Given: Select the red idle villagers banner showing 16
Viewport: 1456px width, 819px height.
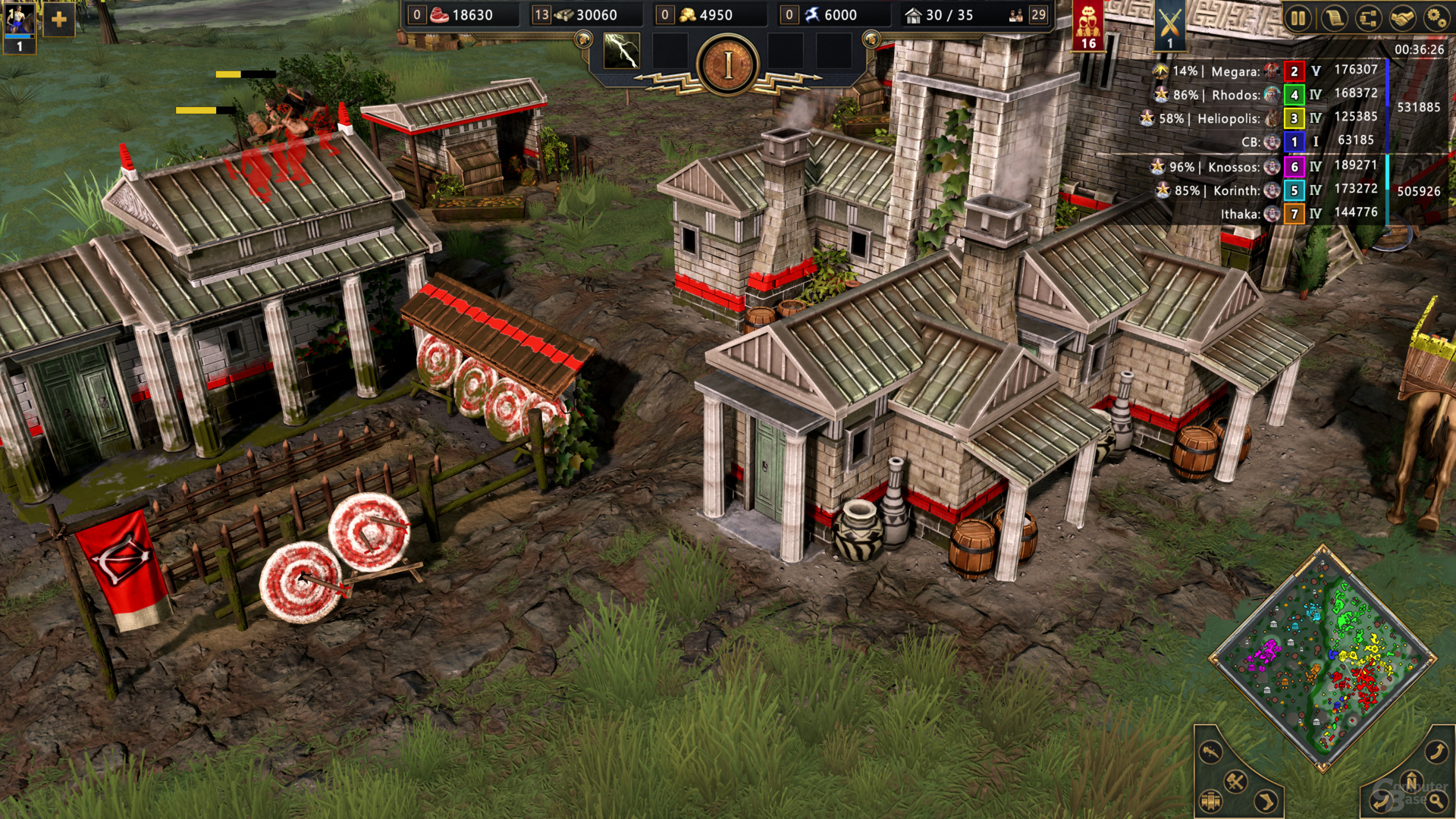Looking at the screenshot, I should pyautogui.click(x=1088, y=24).
